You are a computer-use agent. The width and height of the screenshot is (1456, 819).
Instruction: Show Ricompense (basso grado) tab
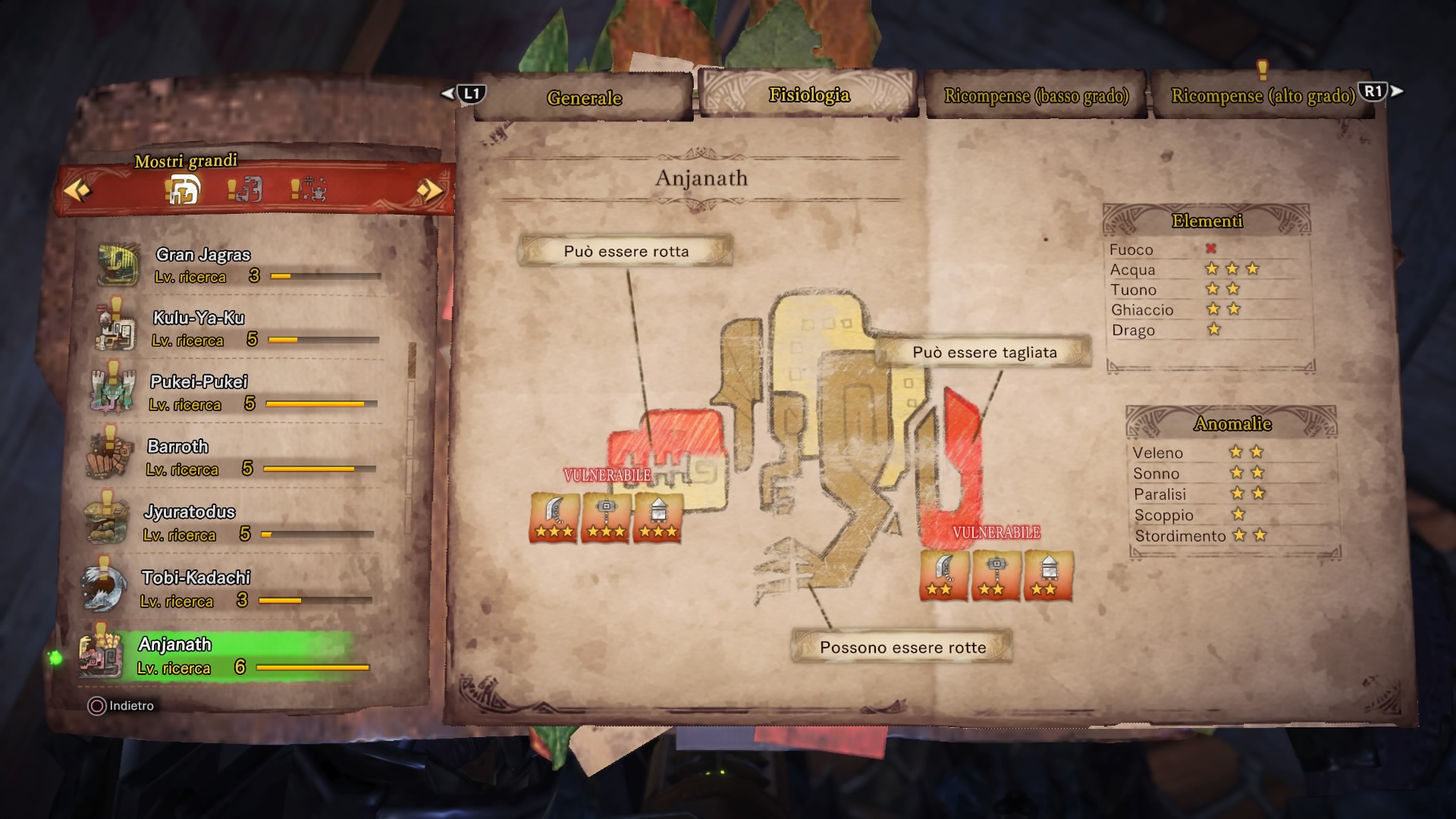[1036, 96]
